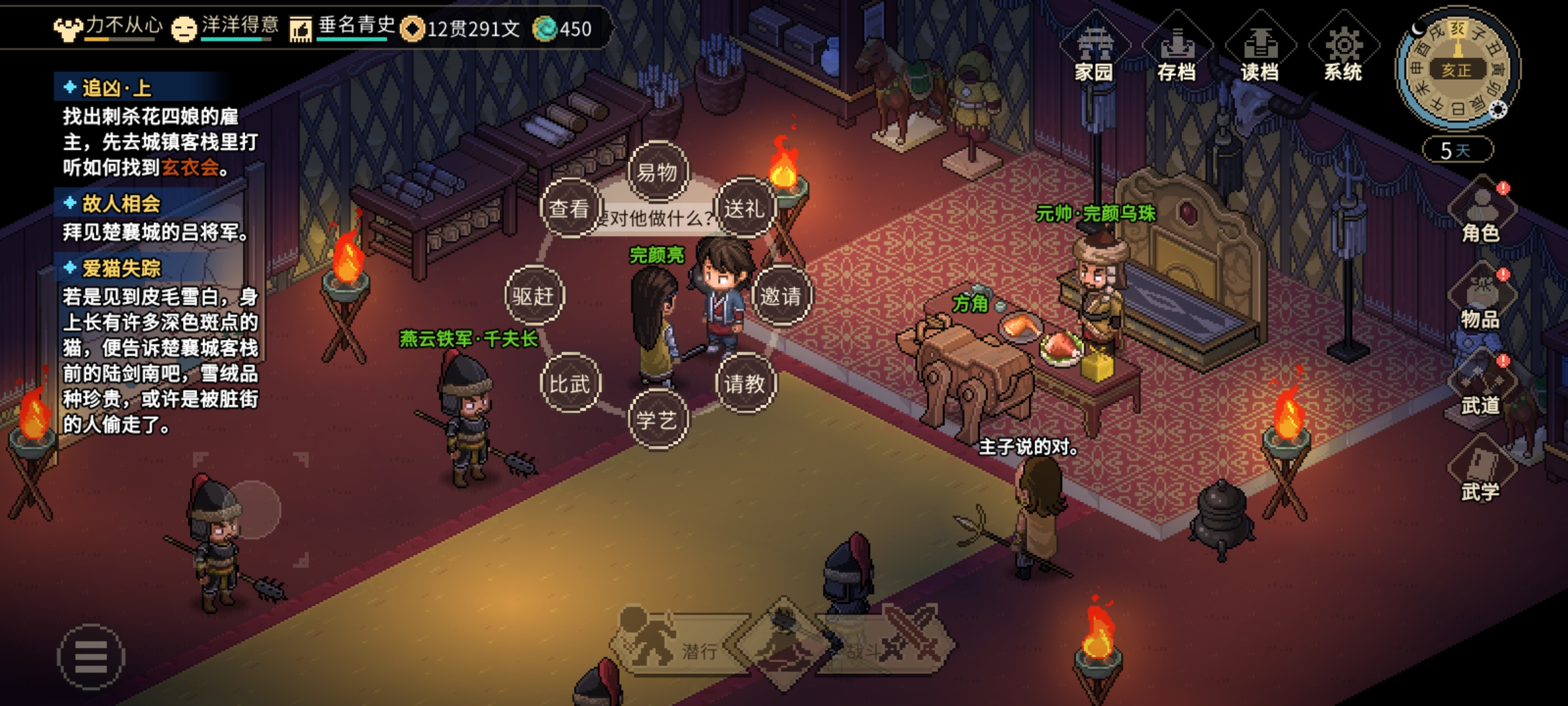Image resolution: width=1568 pixels, height=706 pixels.
Task: Open the 物品 inventory
Action: (1480, 300)
